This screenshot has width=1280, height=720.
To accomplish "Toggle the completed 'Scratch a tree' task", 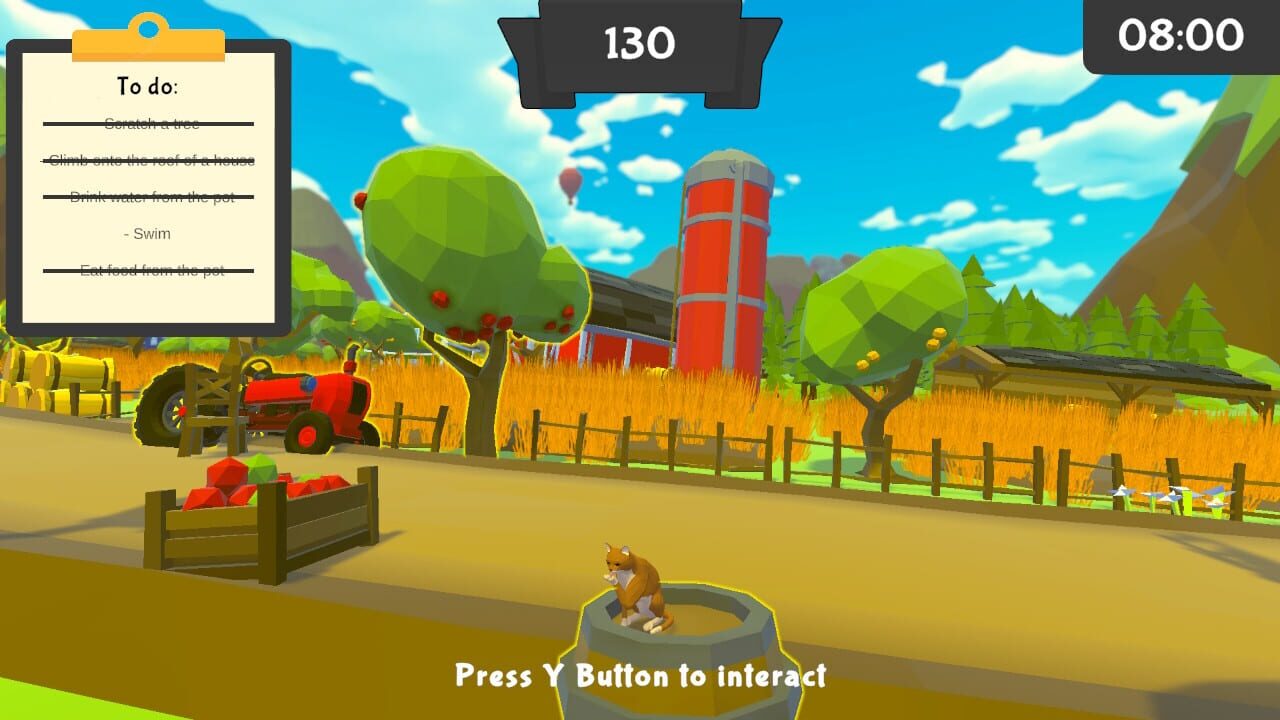I will coord(150,122).
